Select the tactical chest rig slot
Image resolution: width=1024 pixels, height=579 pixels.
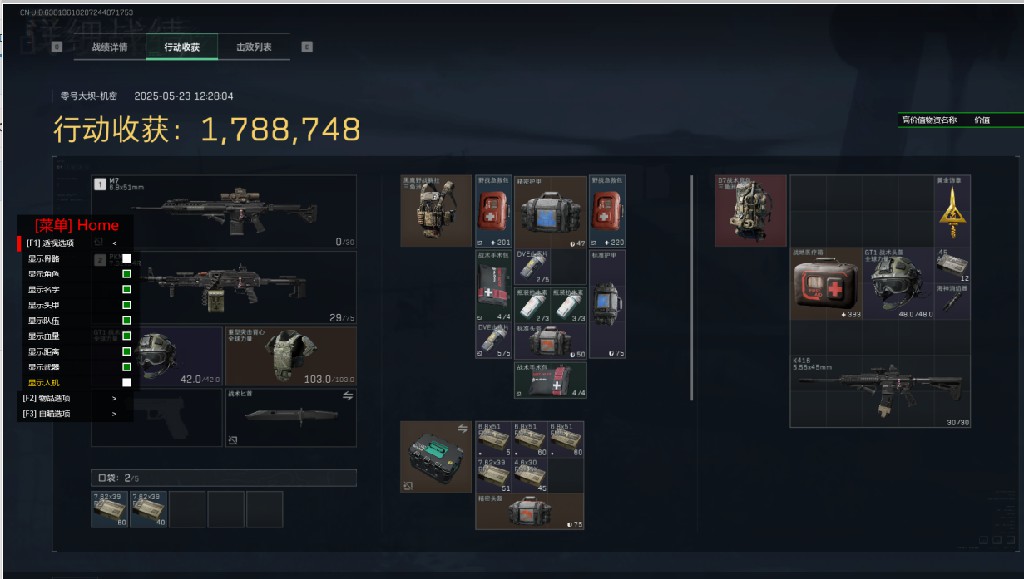click(436, 211)
